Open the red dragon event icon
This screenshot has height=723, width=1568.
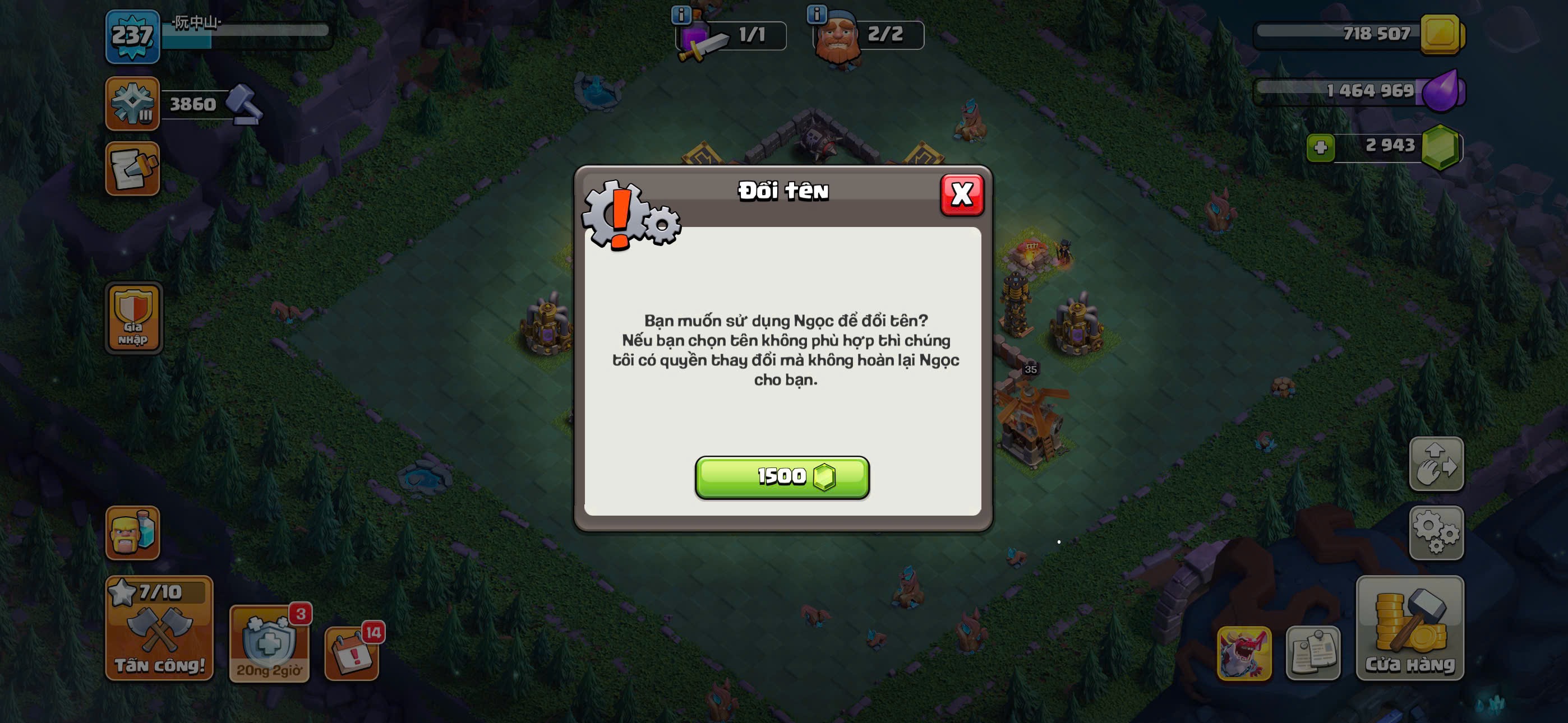coord(1243,654)
